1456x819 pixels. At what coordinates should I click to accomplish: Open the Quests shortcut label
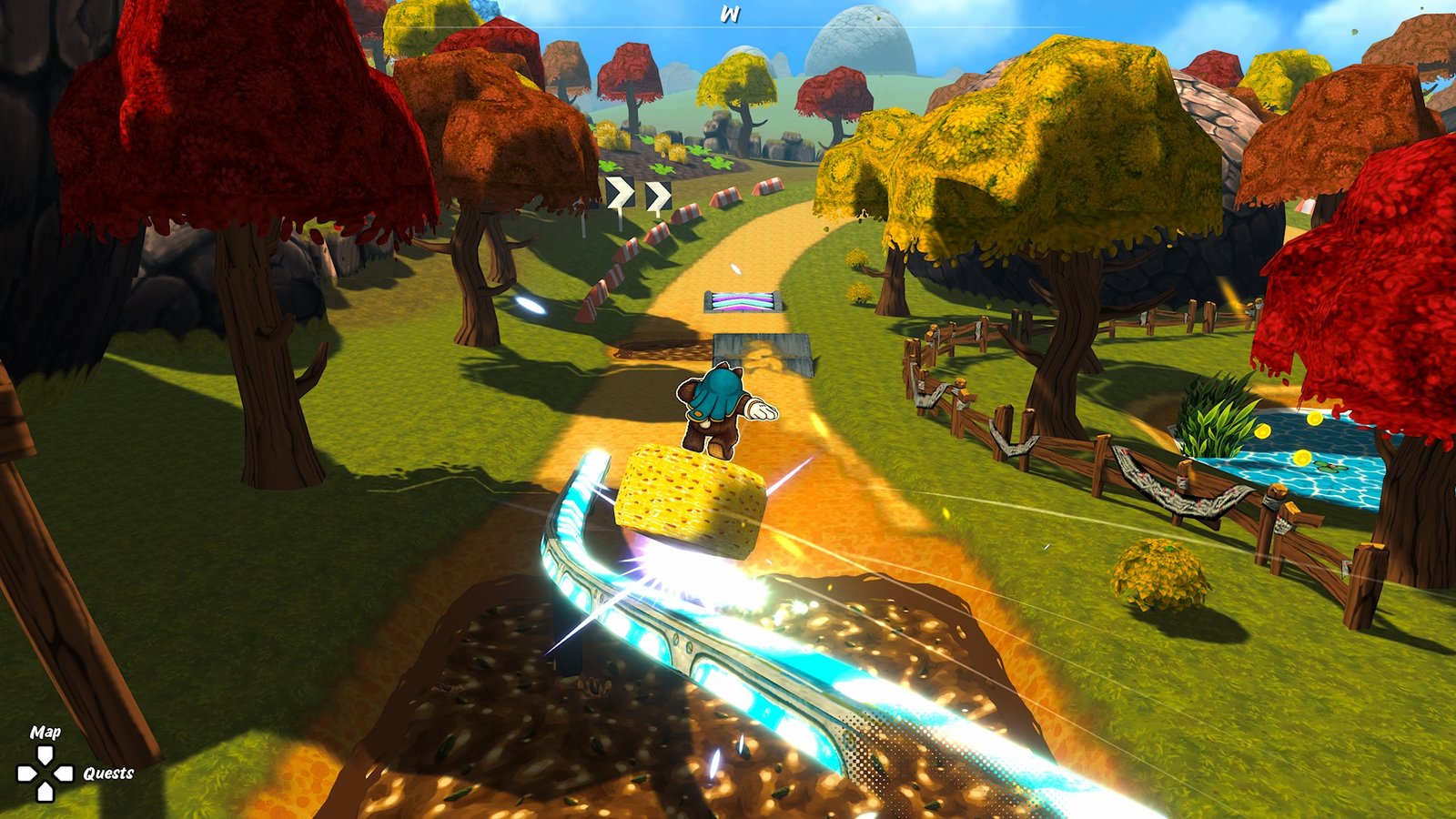click(108, 773)
